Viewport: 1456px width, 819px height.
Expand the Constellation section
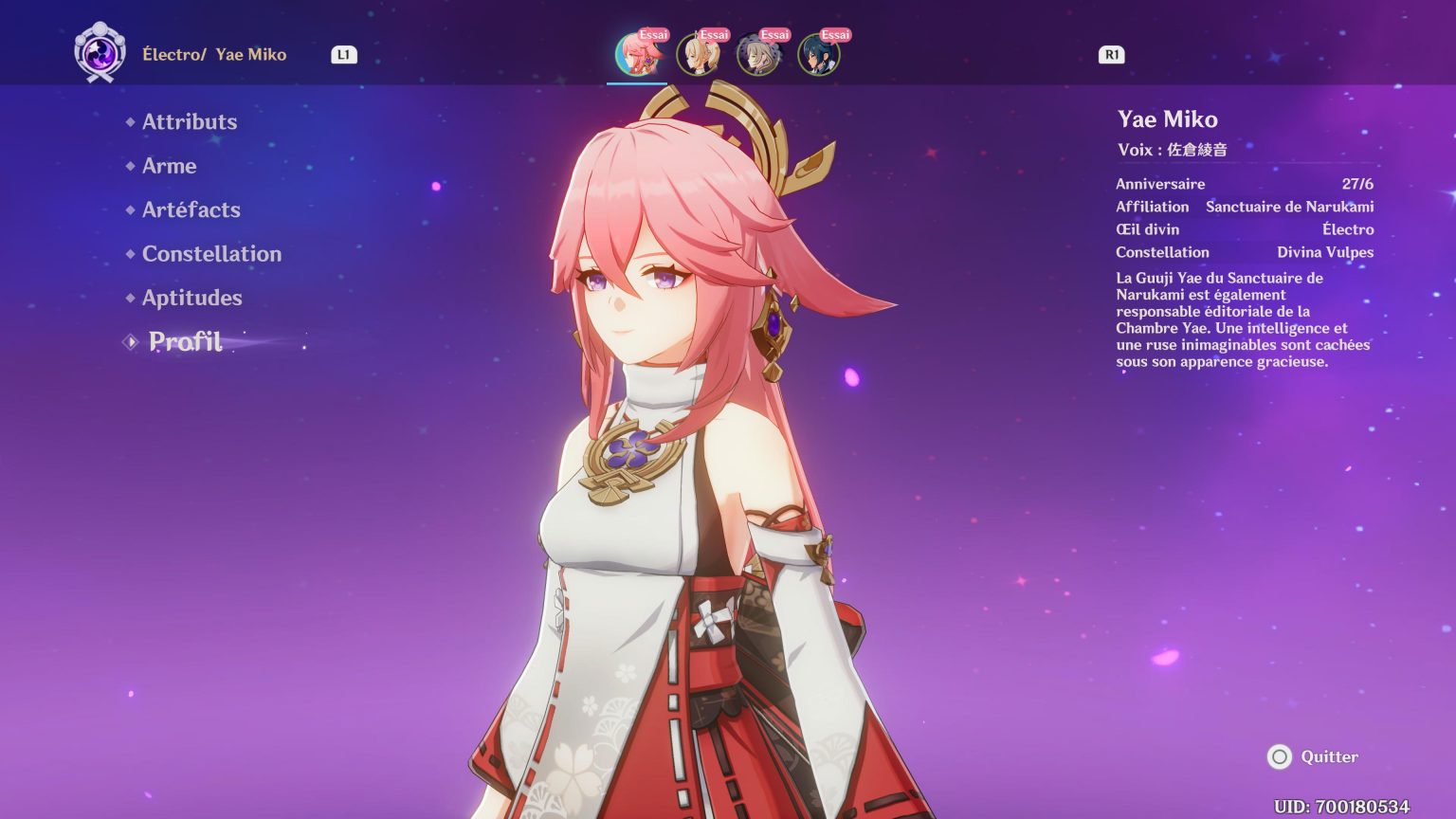click(211, 254)
